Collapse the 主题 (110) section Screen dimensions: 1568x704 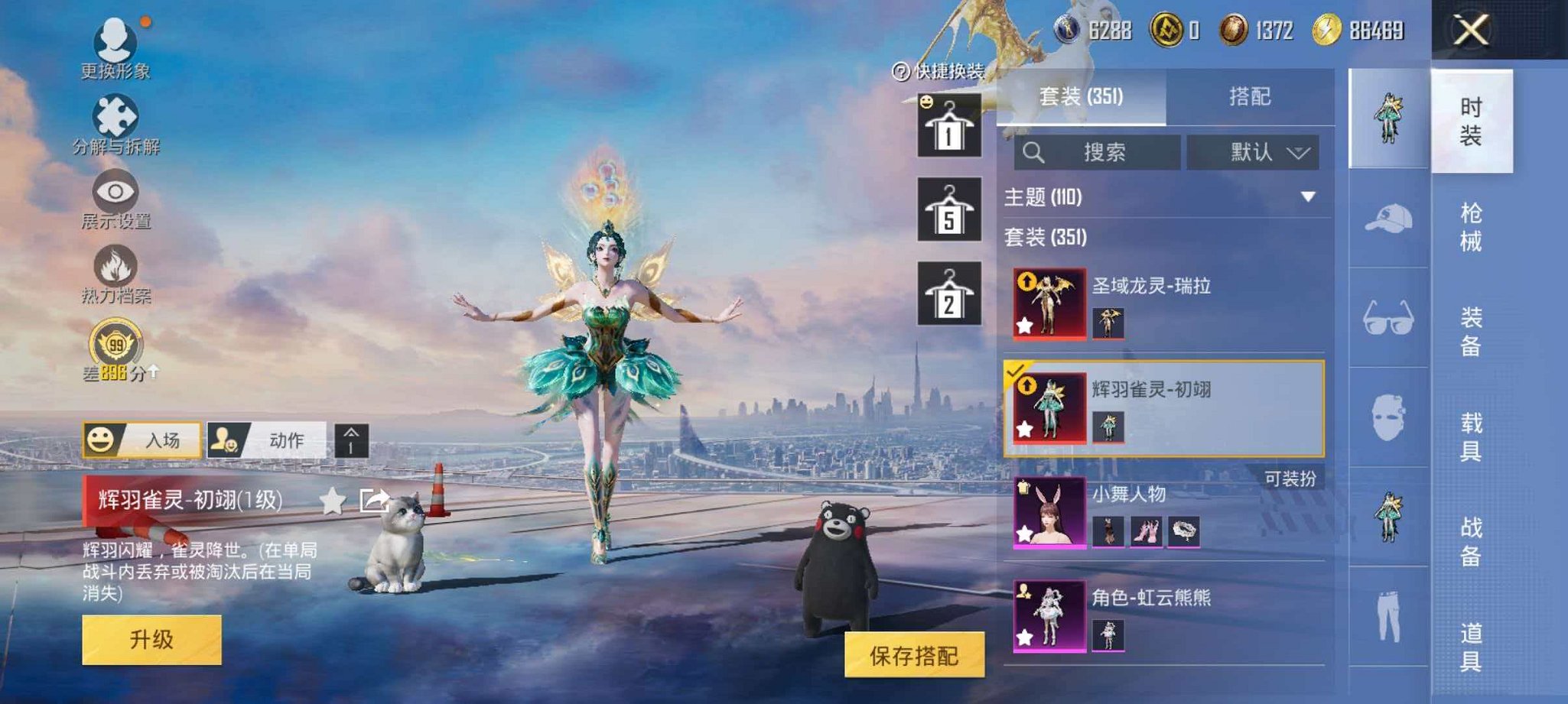click(1308, 197)
